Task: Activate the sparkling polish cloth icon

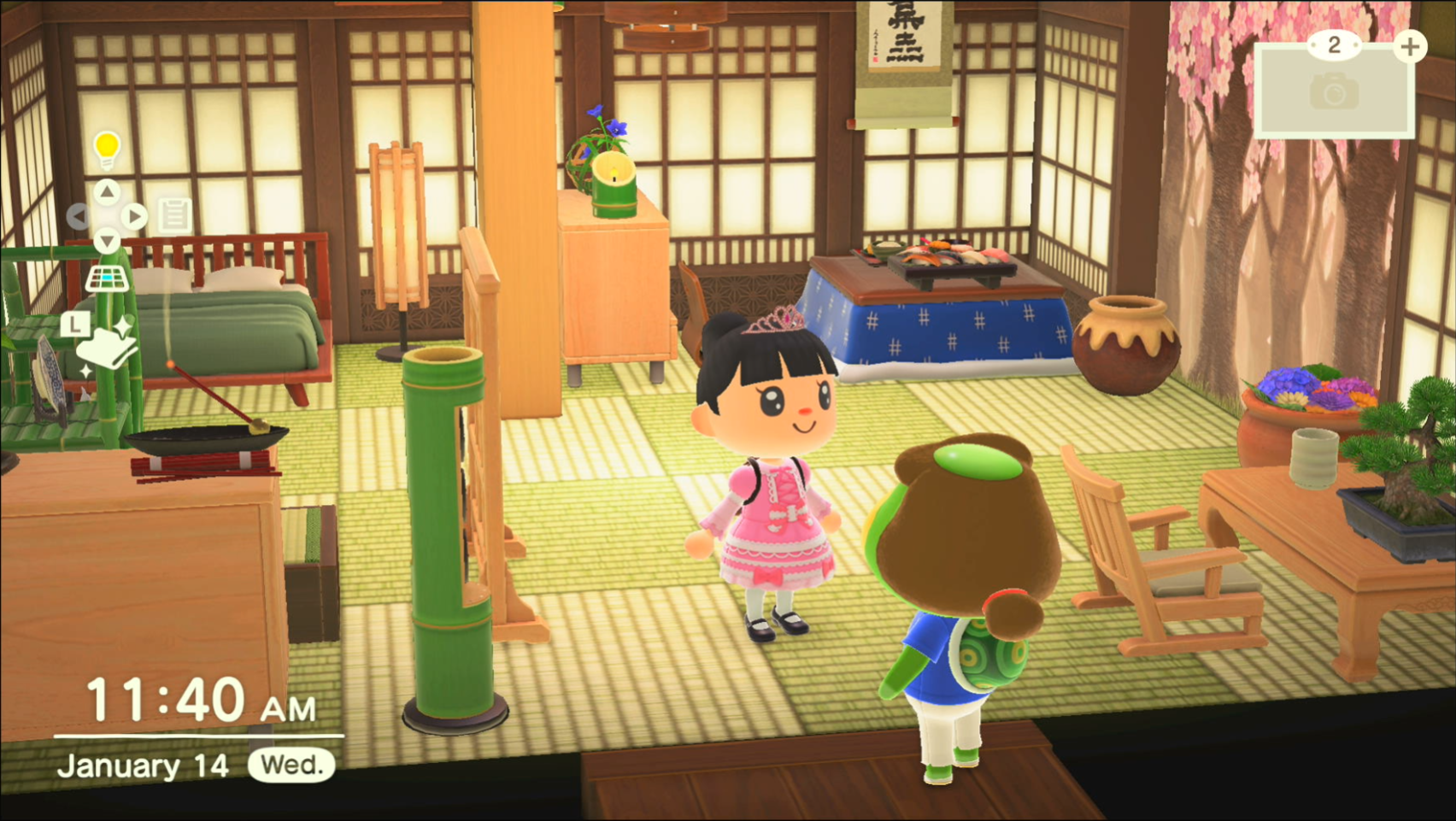Action: (x=108, y=346)
